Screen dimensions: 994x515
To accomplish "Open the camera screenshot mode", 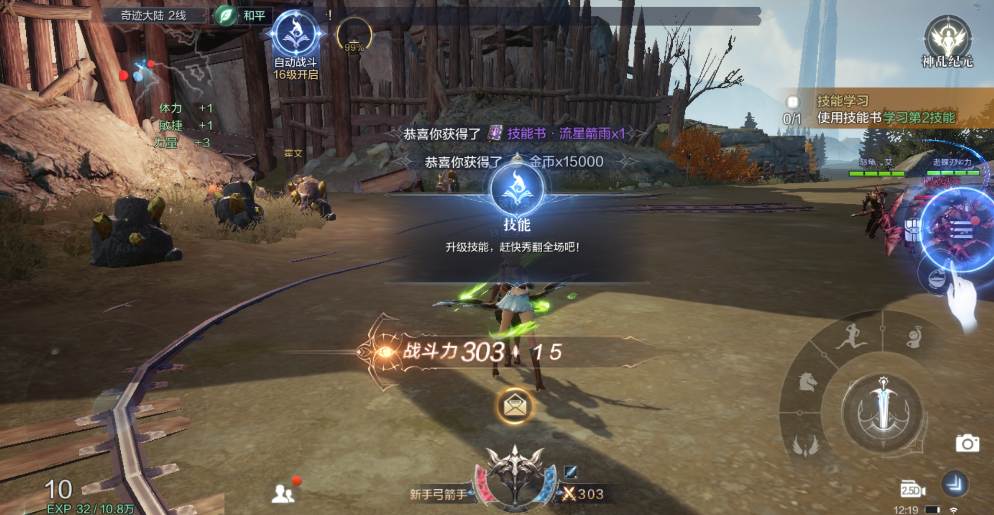I will (x=966, y=443).
